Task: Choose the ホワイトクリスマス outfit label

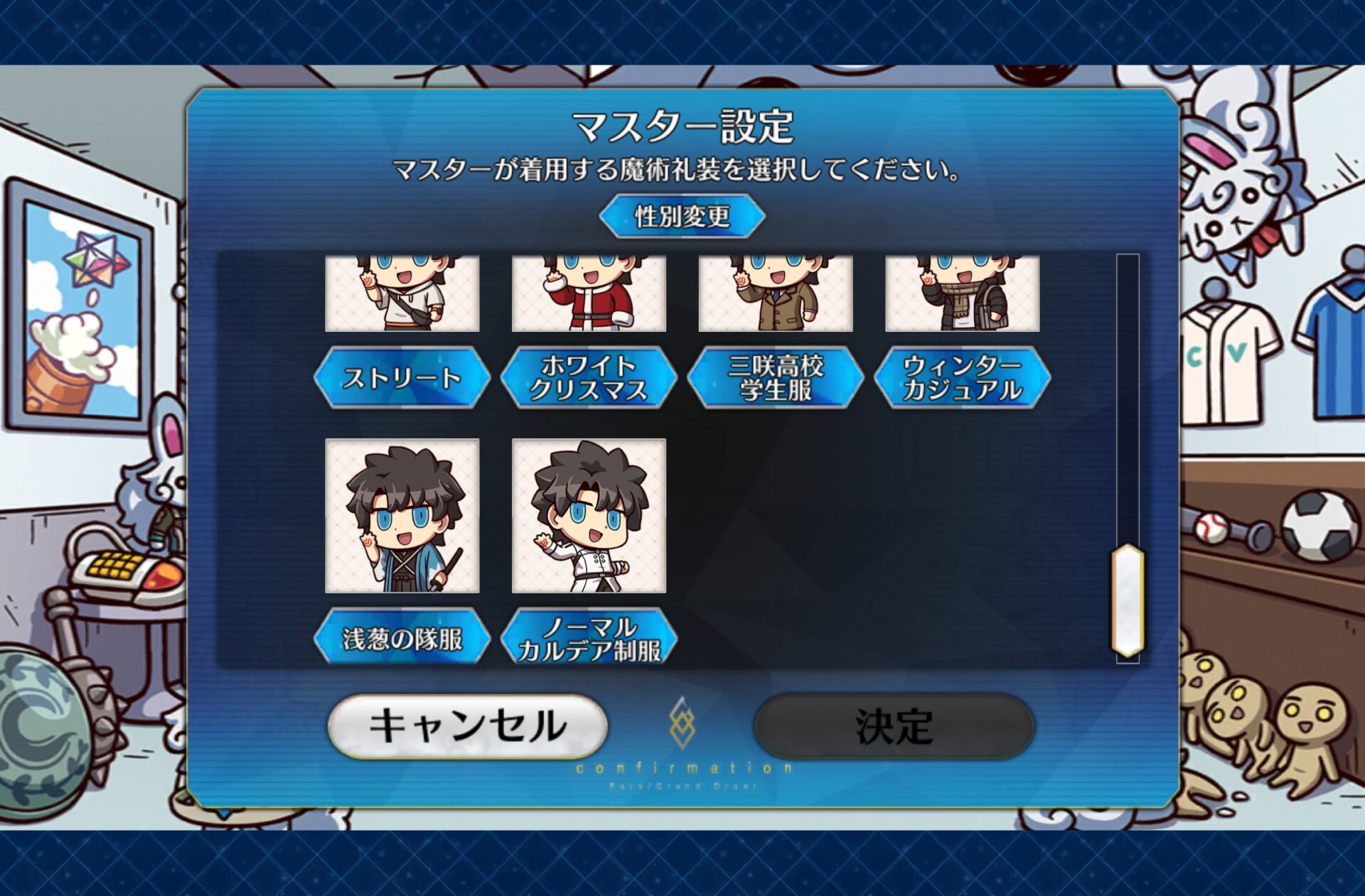Action: pos(589,377)
